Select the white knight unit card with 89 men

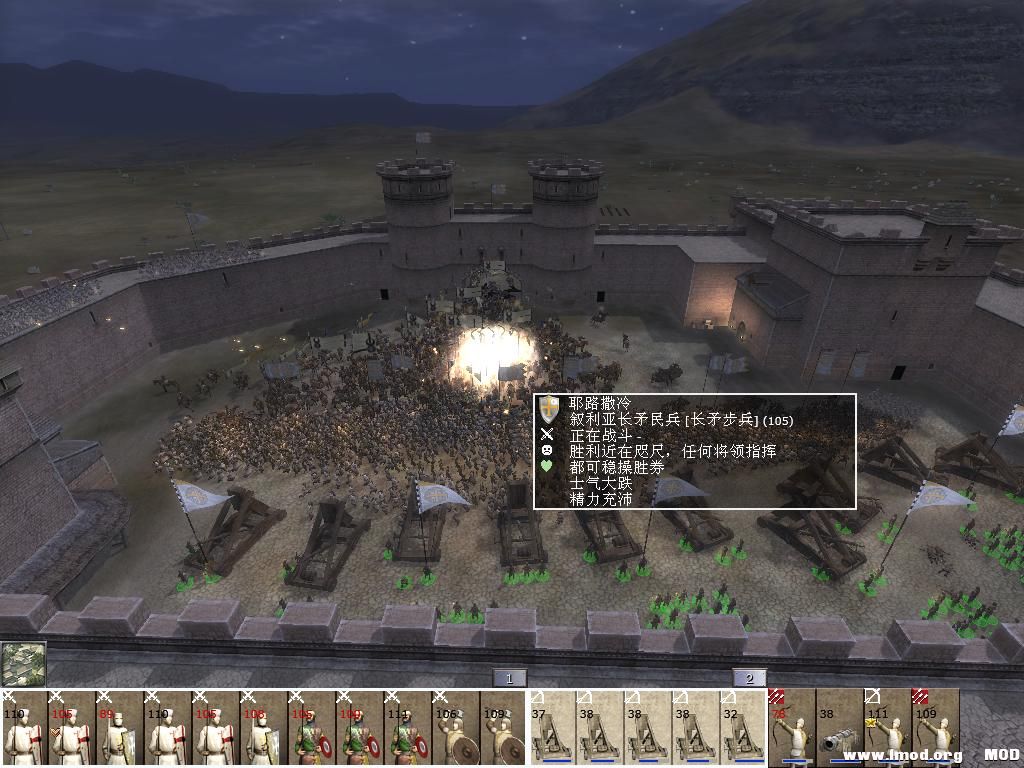119,728
